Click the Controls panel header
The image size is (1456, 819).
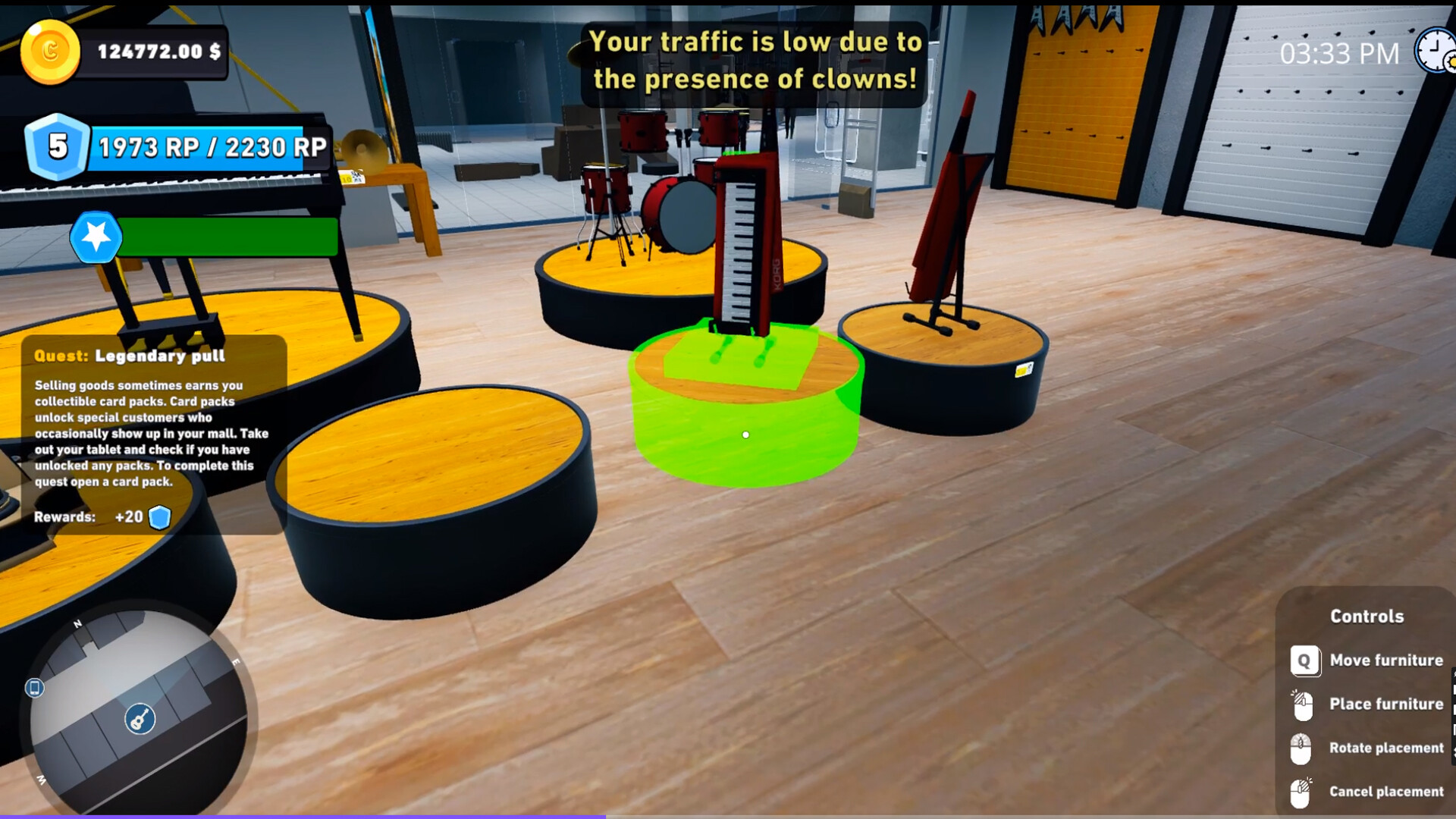pos(1366,617)
